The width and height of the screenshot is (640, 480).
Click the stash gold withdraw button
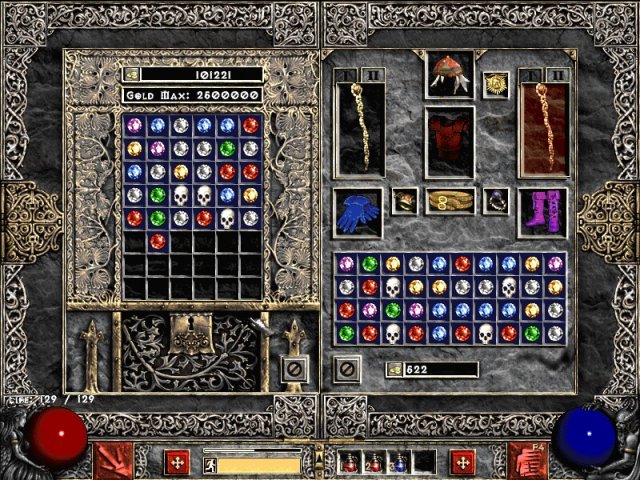point(131,74)
